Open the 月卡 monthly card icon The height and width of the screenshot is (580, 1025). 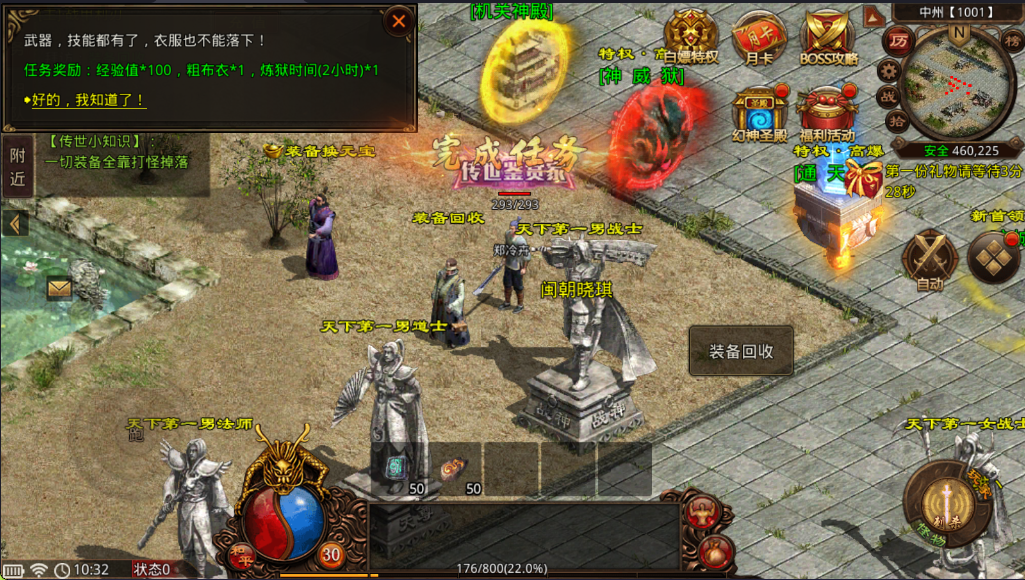[x=756, y=36]
